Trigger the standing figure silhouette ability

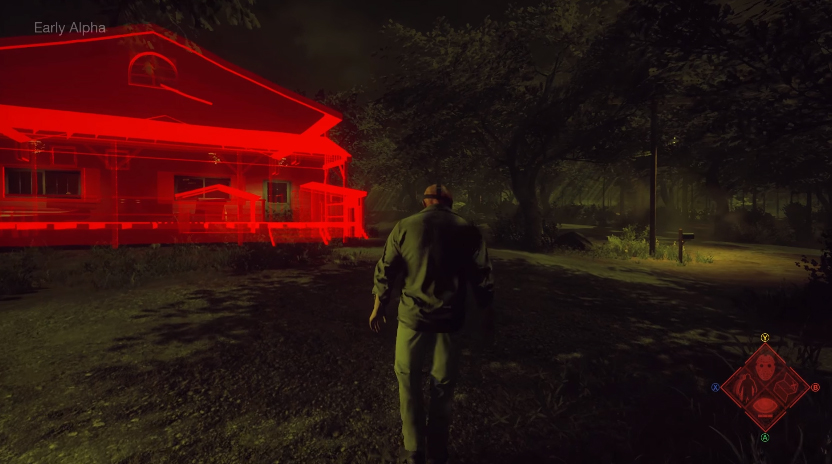[x=743, y=387]
